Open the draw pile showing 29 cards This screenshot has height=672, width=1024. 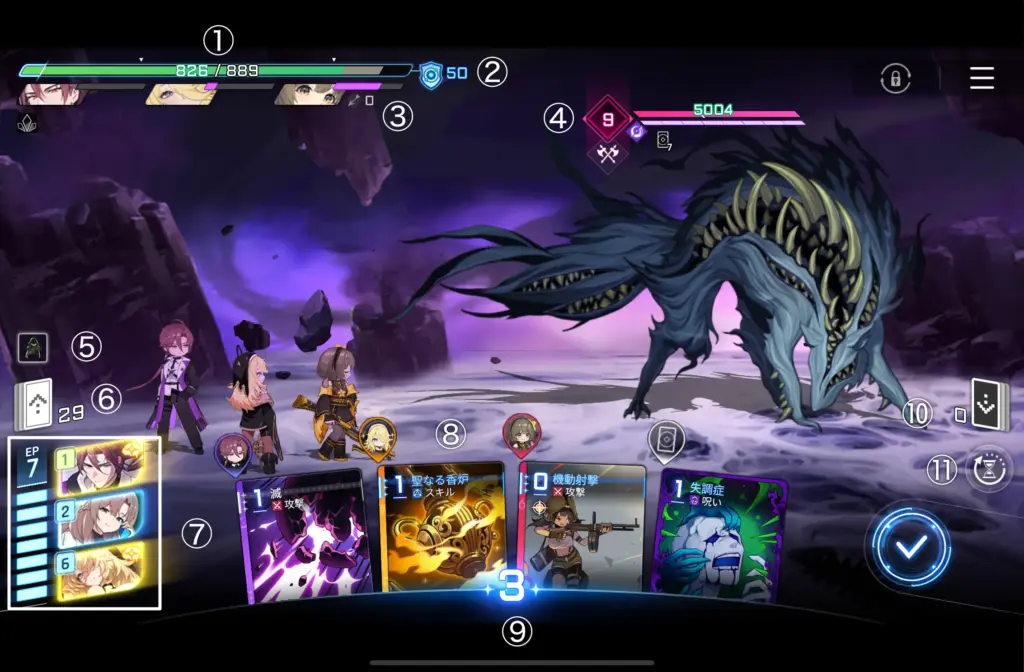(x=32, y=405)
